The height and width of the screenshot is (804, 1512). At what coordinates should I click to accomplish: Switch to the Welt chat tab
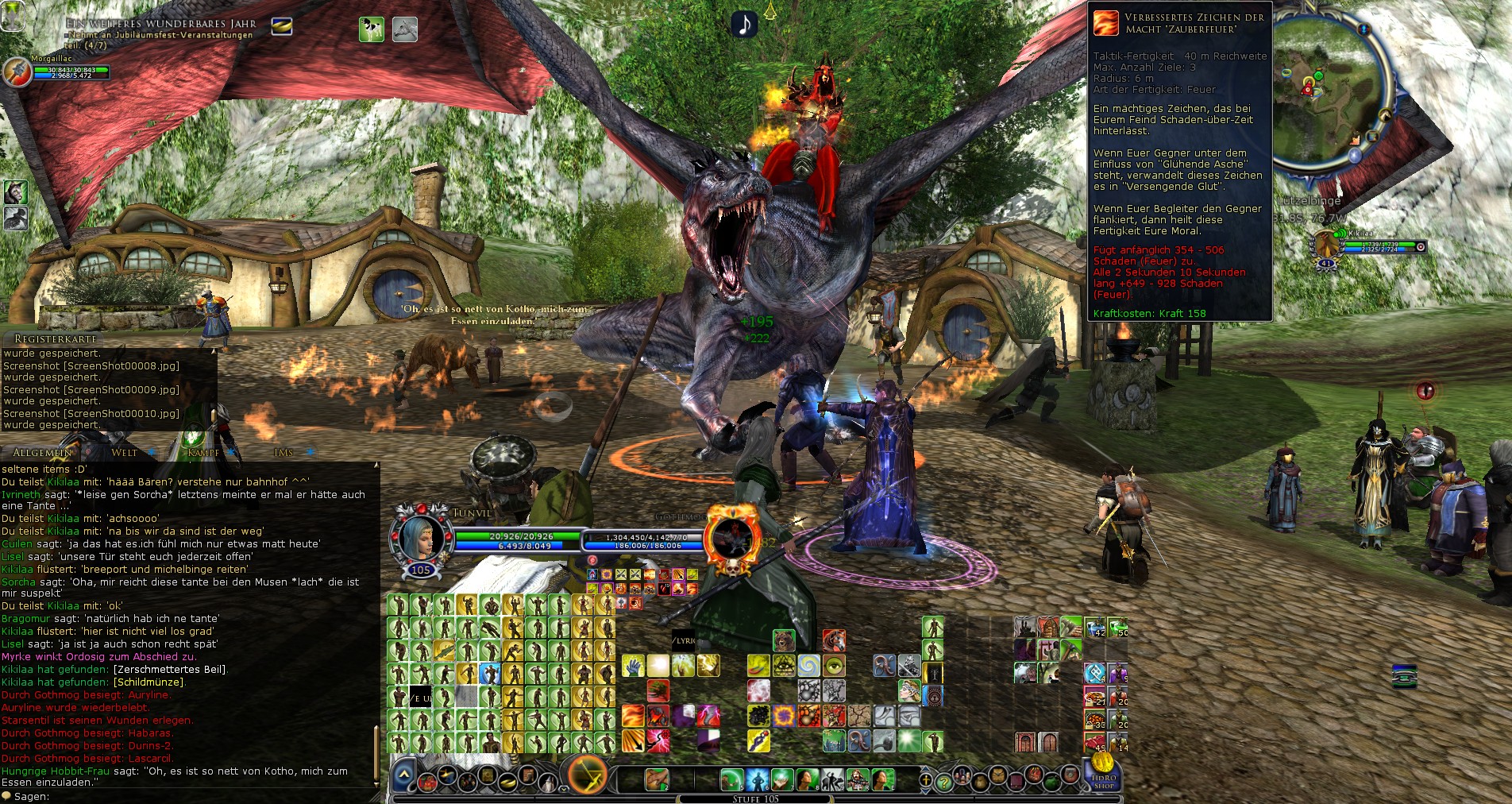coord(125,453)
